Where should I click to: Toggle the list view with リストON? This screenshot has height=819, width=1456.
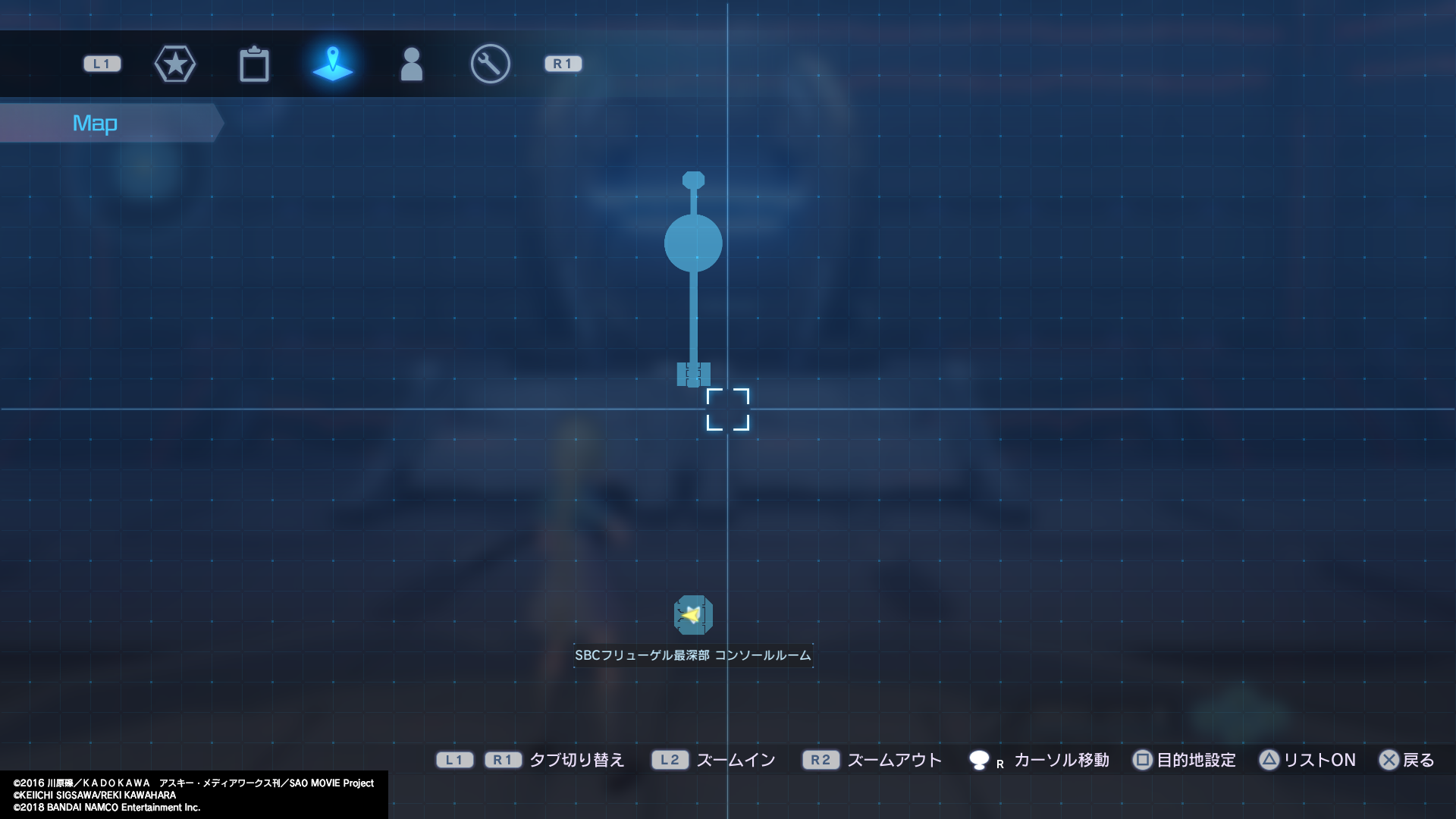tap(1318, 760)
